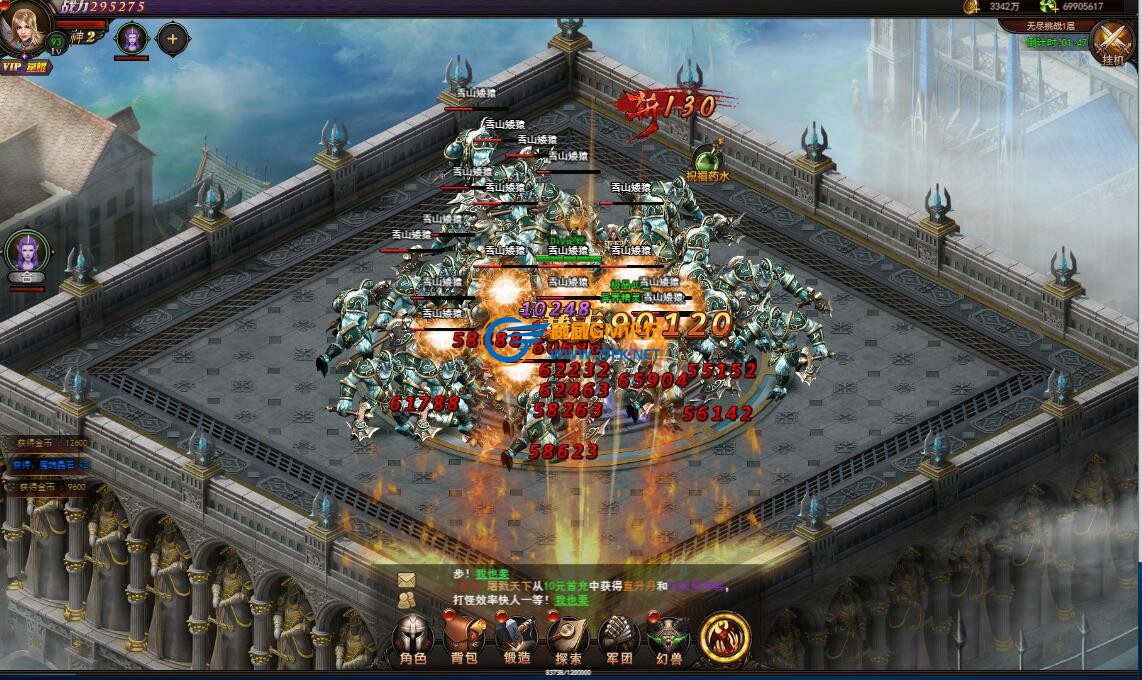Use the 祝福药水 blessing potion
The width and height of the screenshot is (1142, 680).
click(x=709, y=160)
